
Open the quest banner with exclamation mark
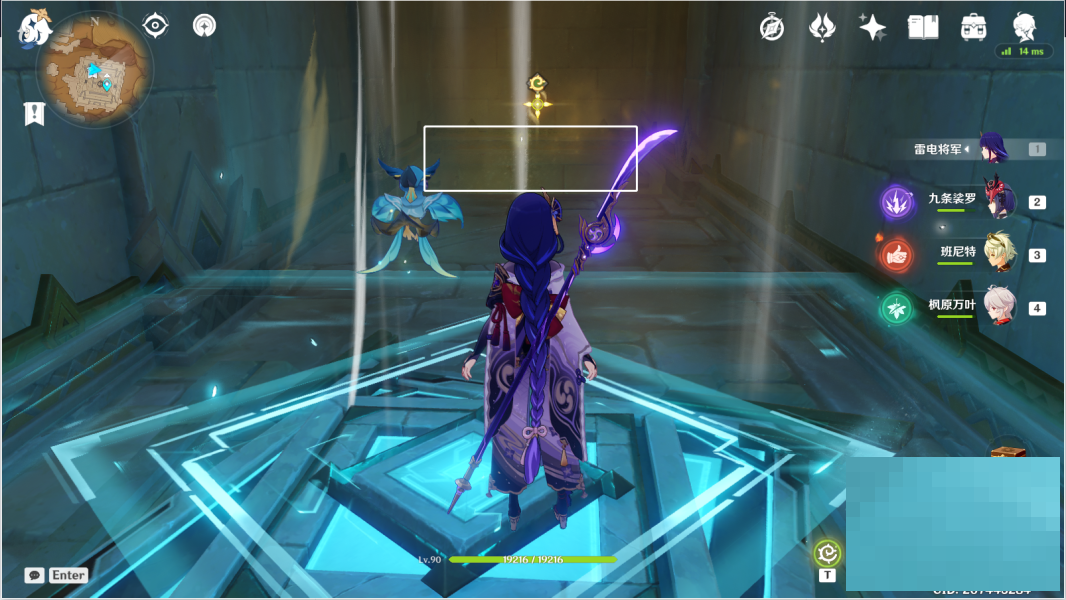coord(34,114)
